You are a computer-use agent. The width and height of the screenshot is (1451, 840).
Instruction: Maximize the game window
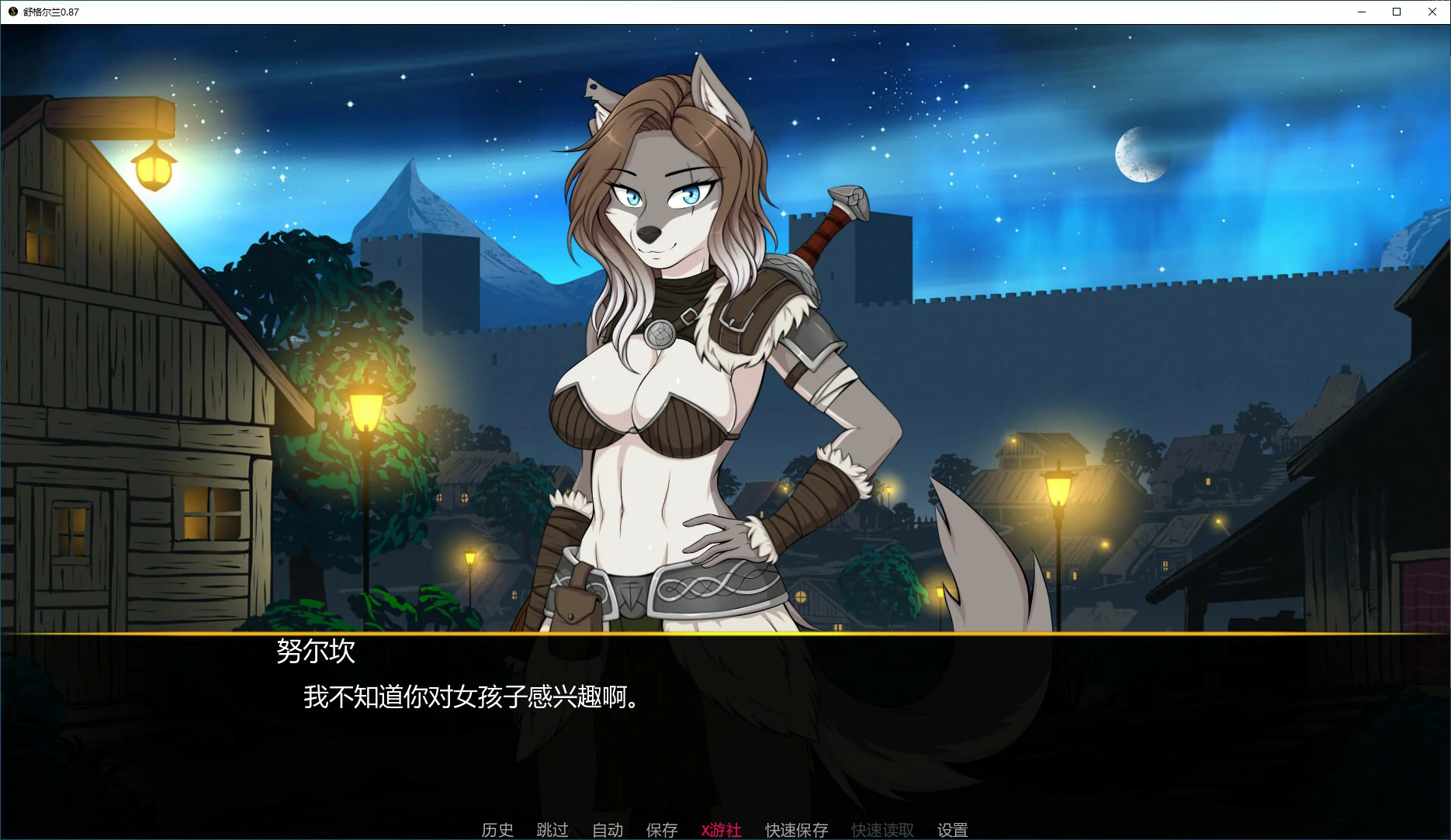pyautogui.click(x=1397, y=12)
